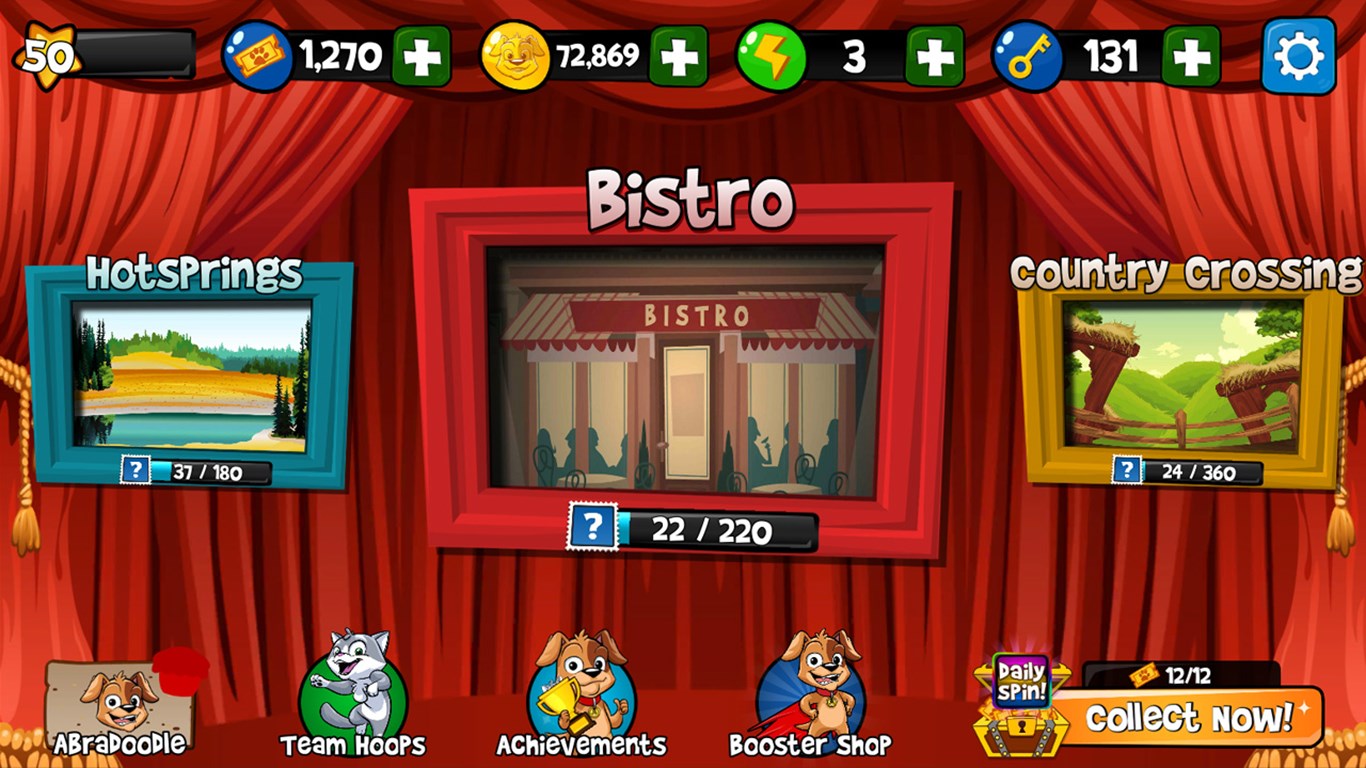The height and width of the screenshot is (768, 1366).
Task: Open the settings gear menu
Action: tap(1298, 57)
